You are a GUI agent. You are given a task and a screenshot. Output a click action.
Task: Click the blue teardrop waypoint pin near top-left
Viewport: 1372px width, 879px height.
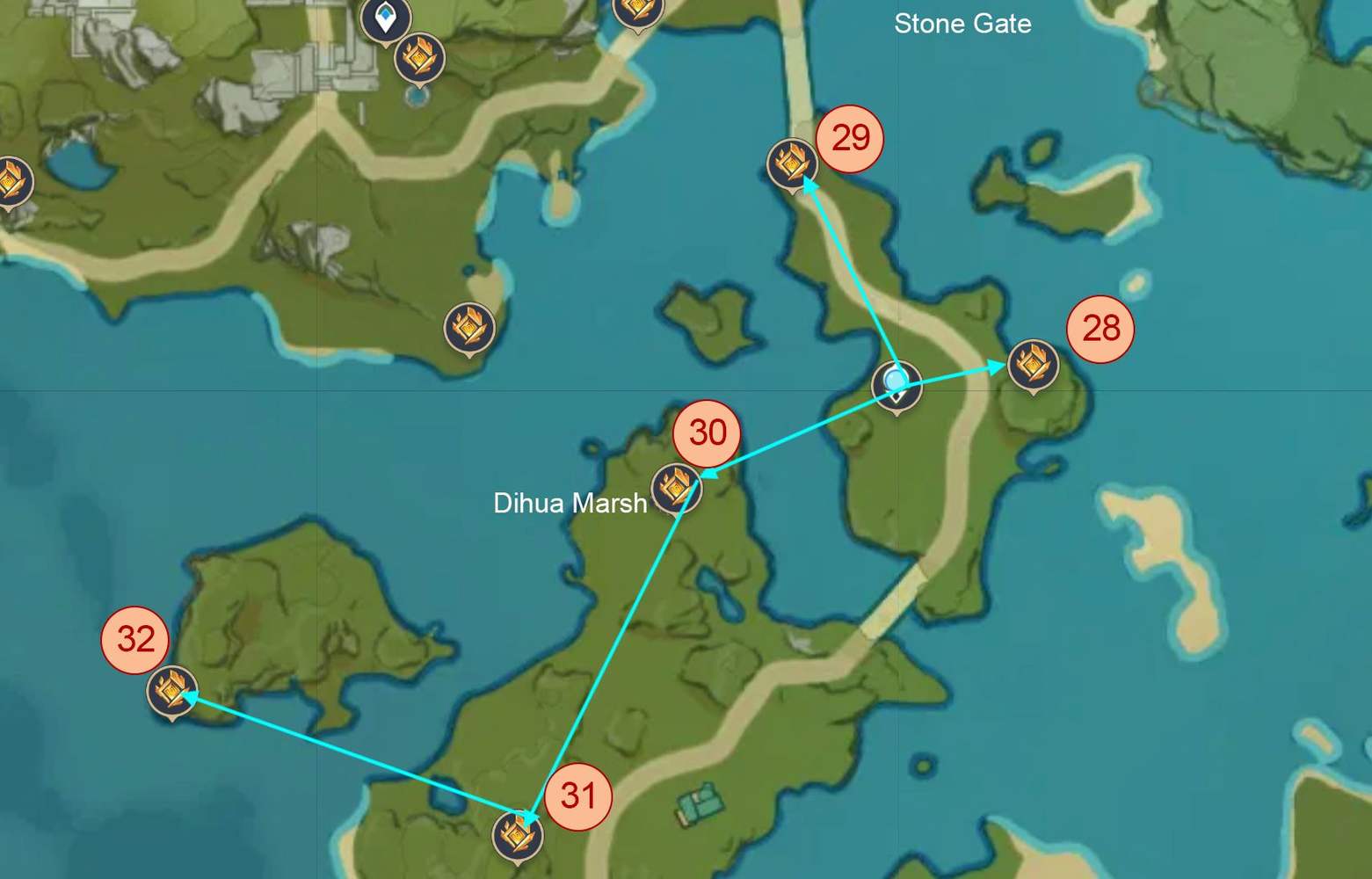point(387,19)
